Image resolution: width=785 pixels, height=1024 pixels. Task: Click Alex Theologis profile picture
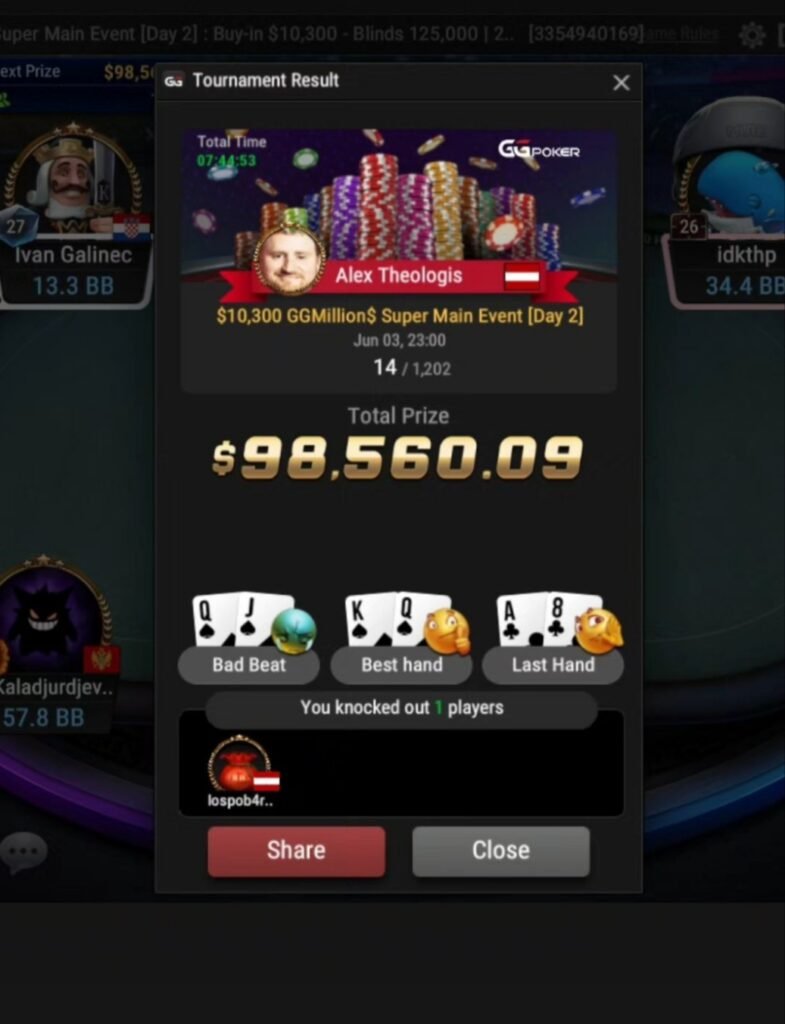pyautogui.click(x=290, y=259)
